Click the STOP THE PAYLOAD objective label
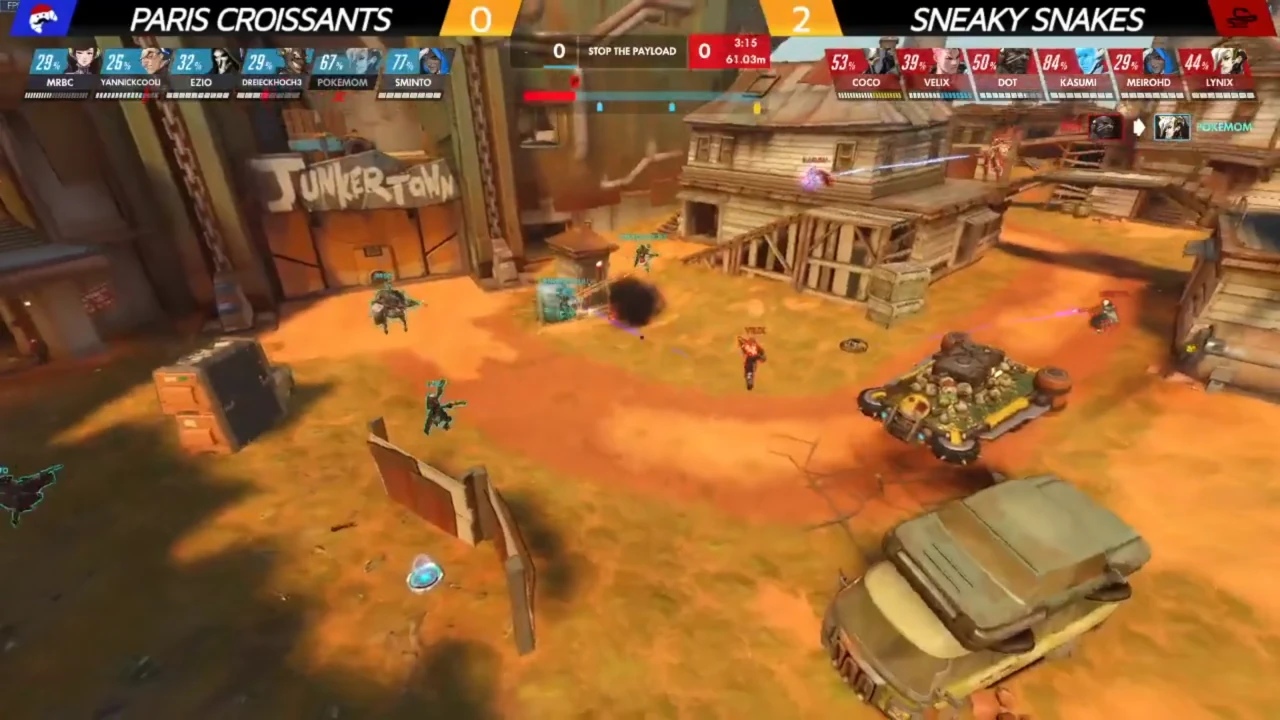The height and width of the screenshot is (720, 1280). point(631,50)
